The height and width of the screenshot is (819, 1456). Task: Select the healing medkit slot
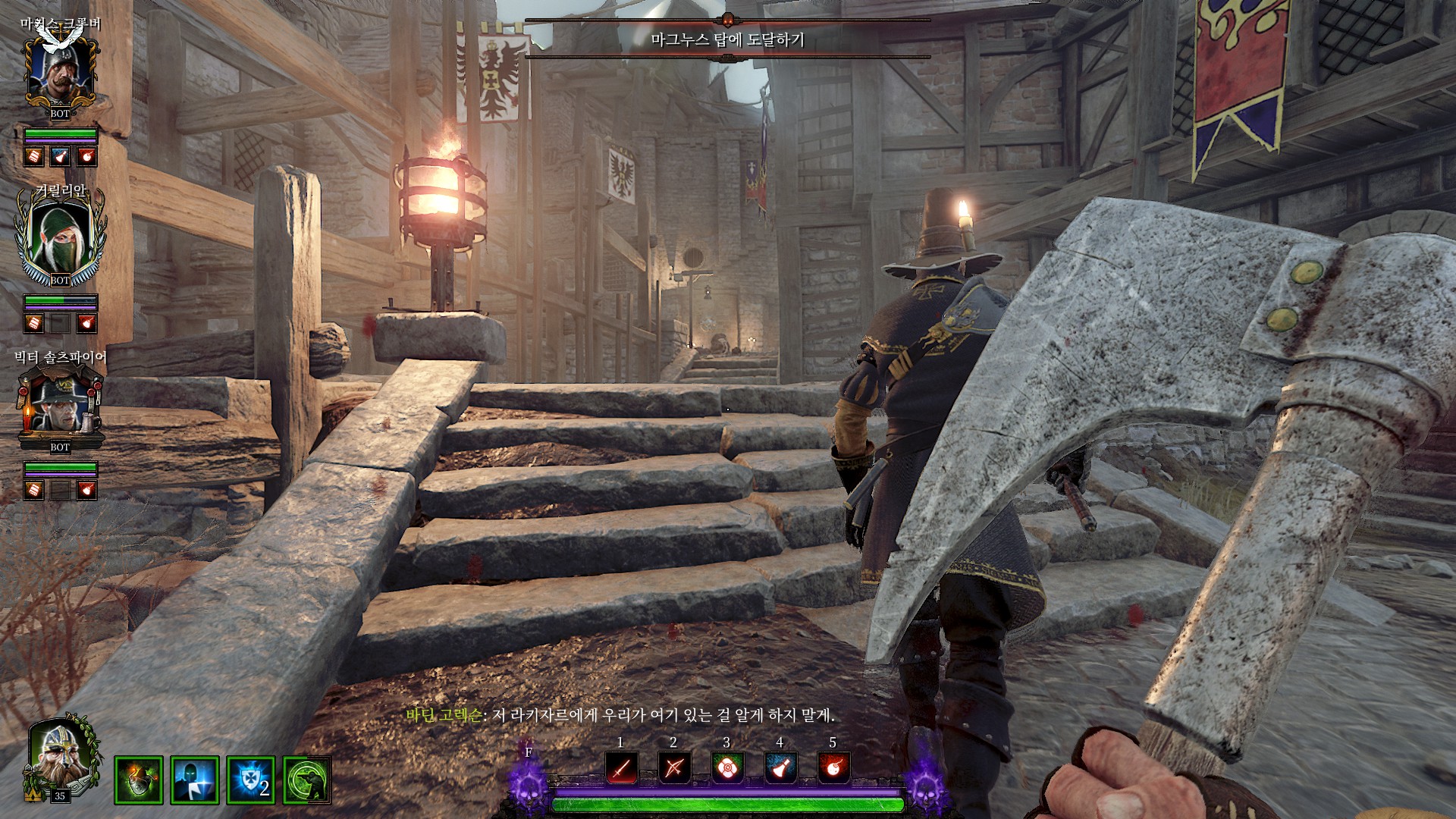coord(727,769)
